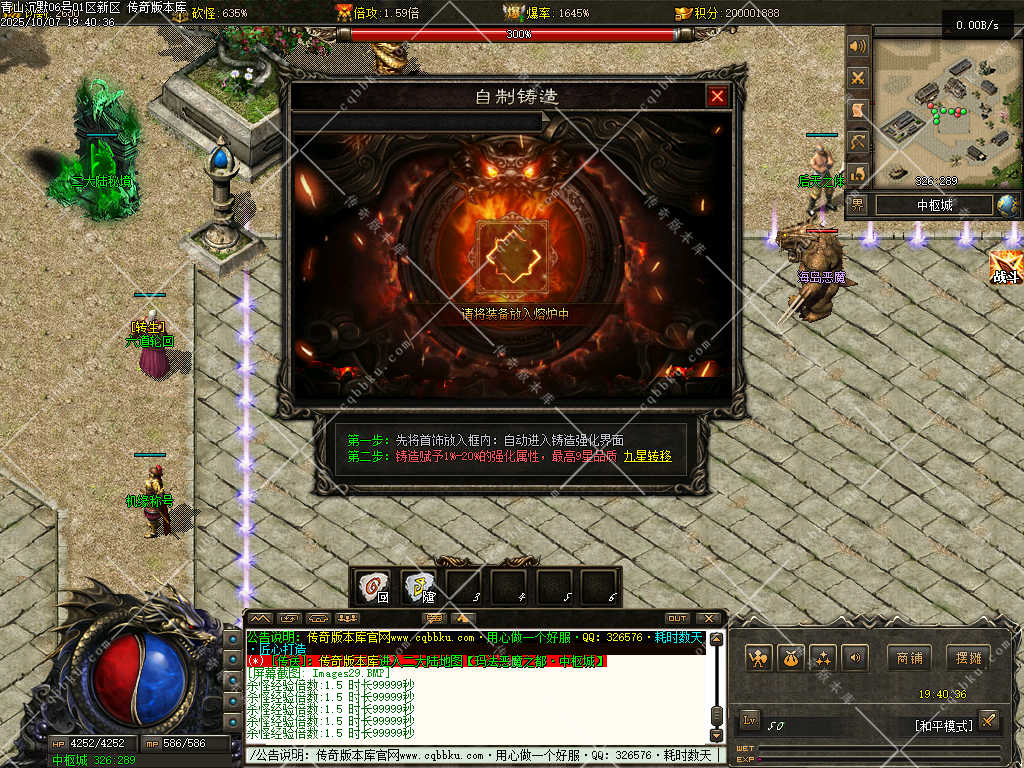Open the 摆摊 stall button
Viewport: 1024px width, 768px height.
point(968,658)
